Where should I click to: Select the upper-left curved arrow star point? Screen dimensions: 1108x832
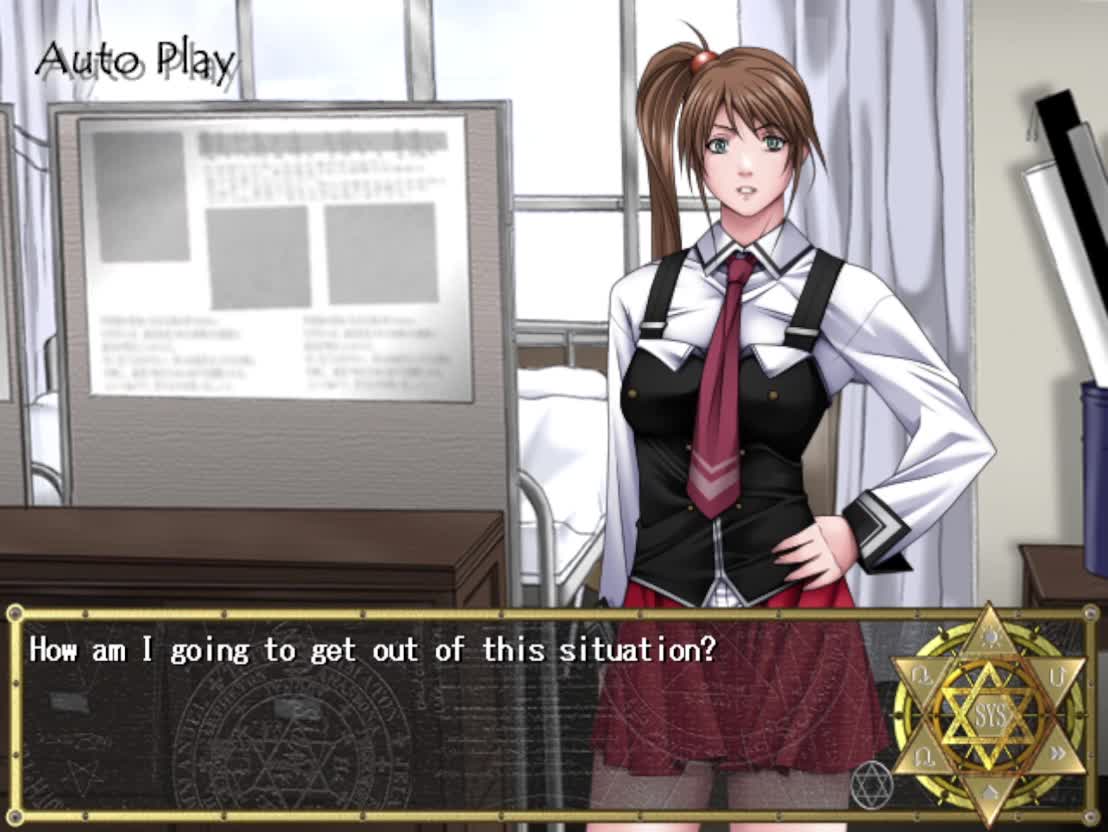point(919,677)
